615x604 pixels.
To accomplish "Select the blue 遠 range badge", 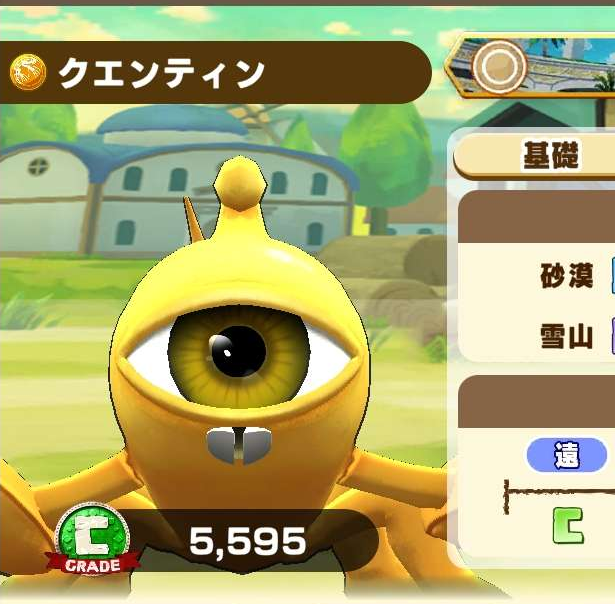I will tap(567, 456).
